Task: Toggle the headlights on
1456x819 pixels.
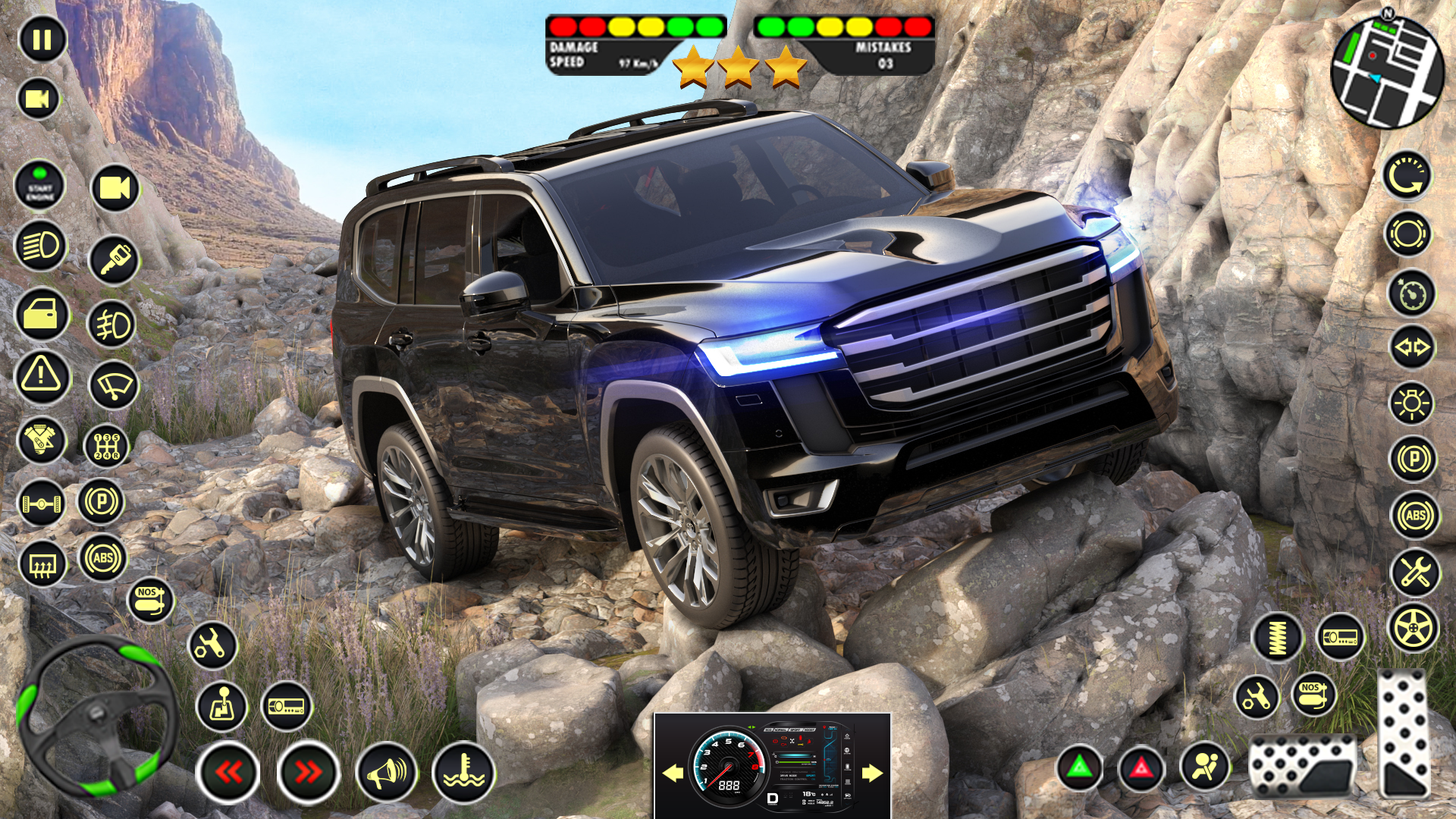Action: point(43,247)
